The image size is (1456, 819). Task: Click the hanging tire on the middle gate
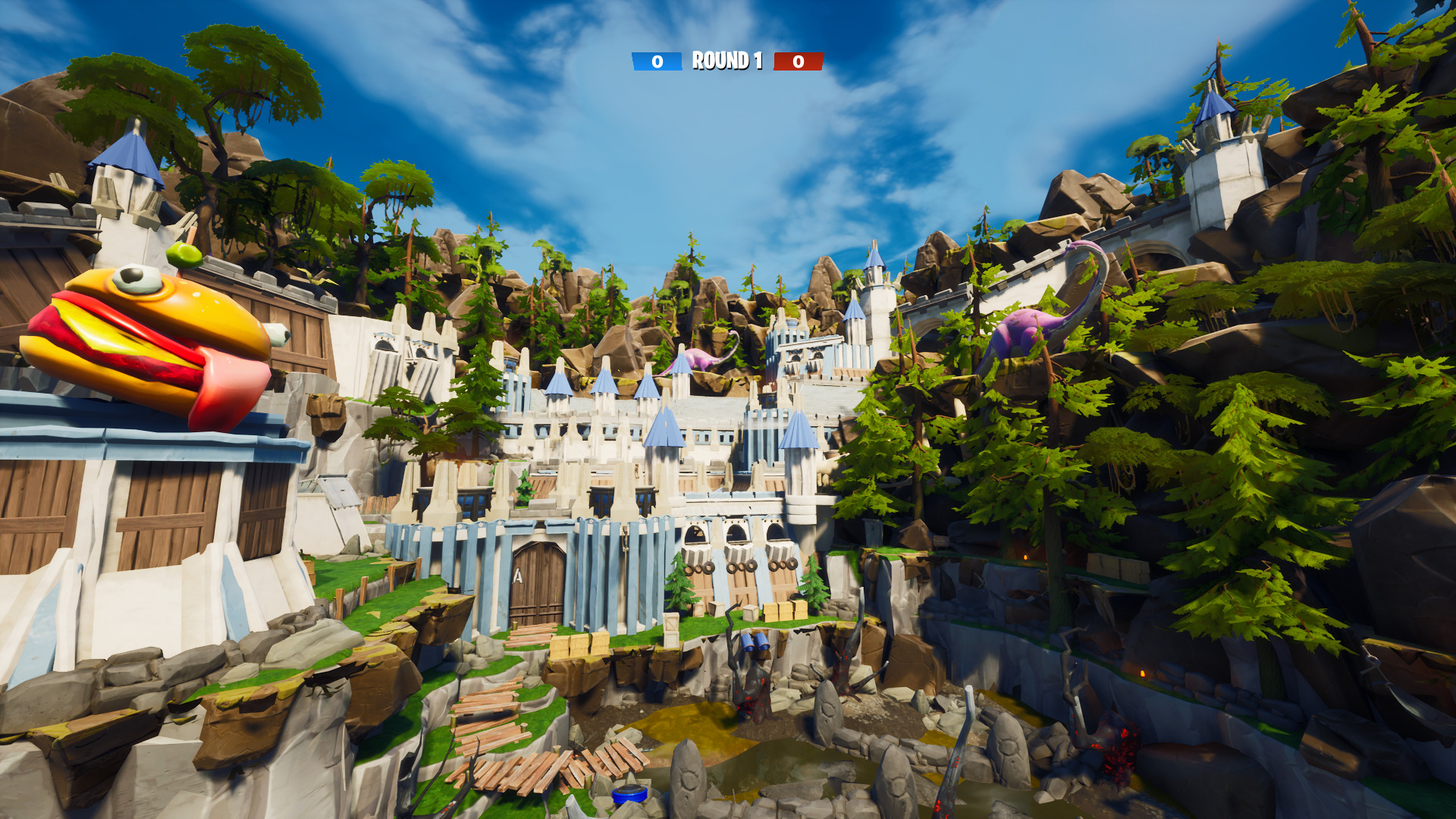tap(735, 567)
